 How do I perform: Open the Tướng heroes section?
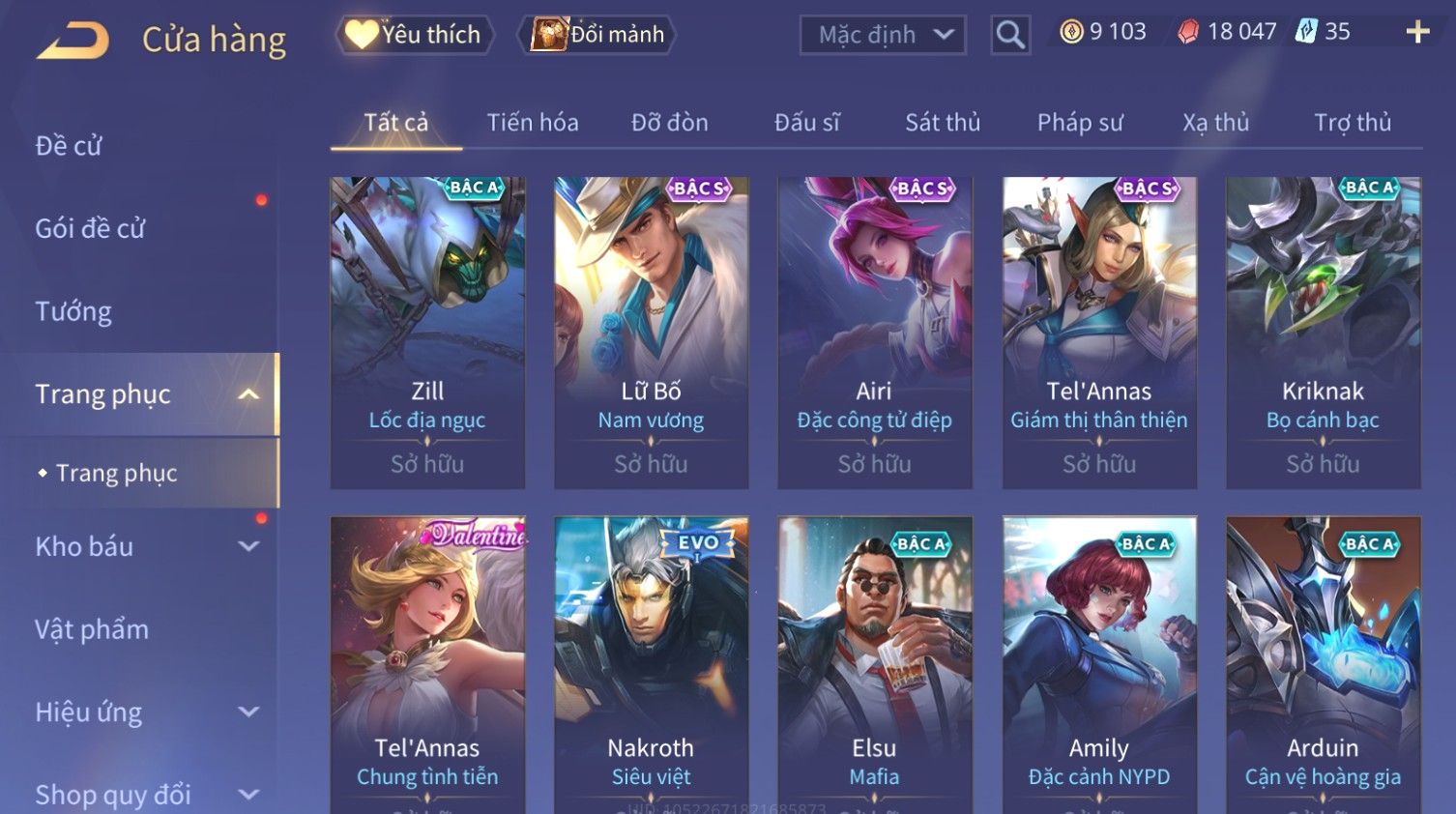[73, 311]
